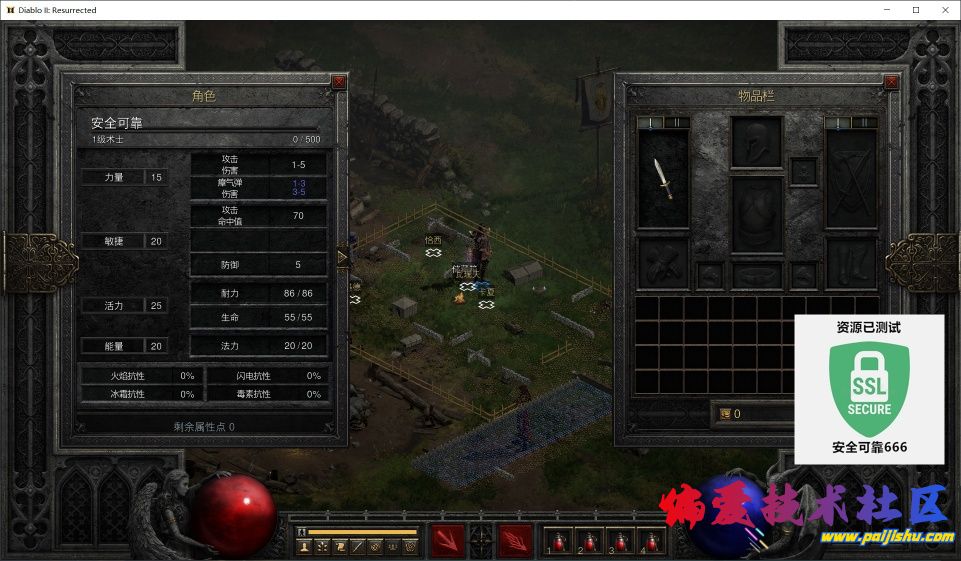Screen dimensions: 961x561
Task: Select the empty helmet equipment slot
Action: coord(756,141)
